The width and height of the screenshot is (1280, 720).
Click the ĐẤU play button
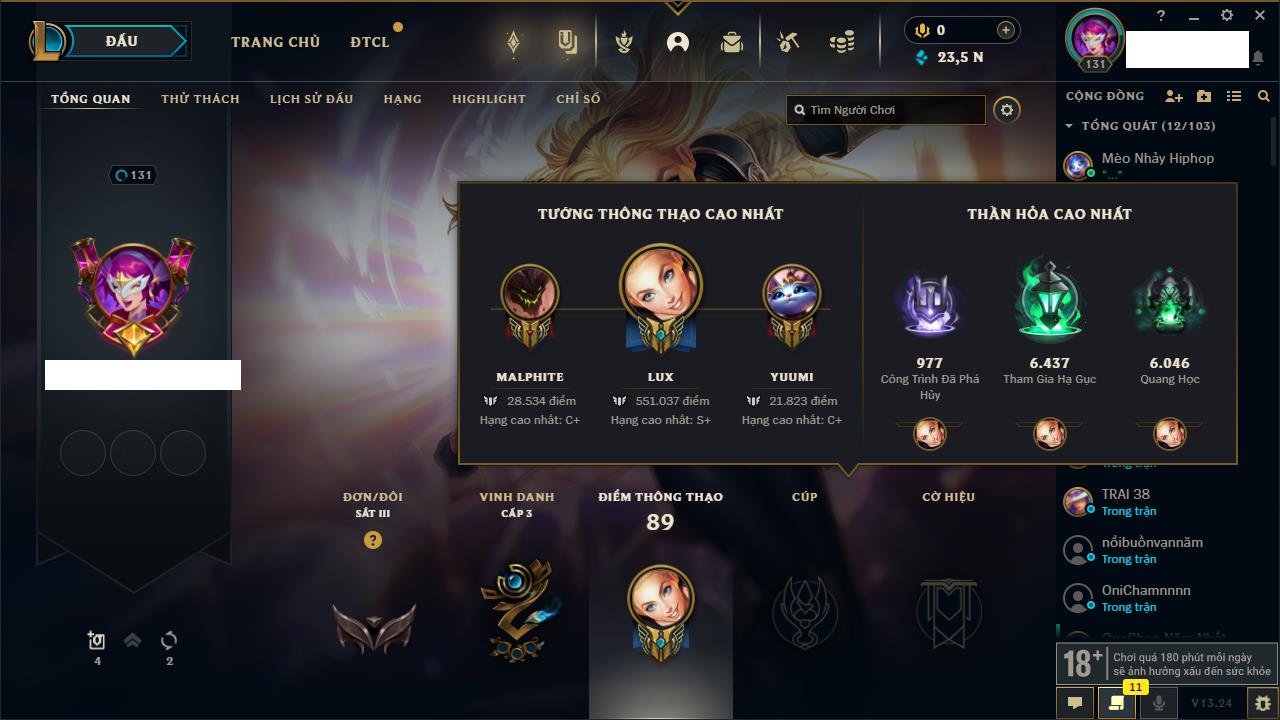122,42
